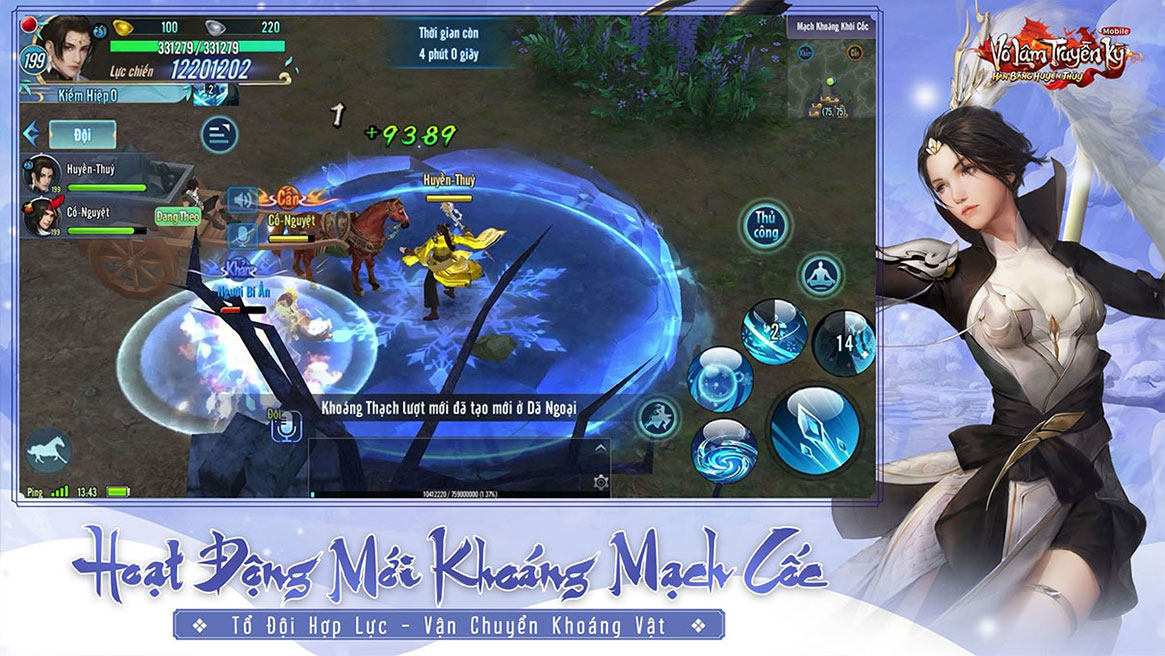Screen dimensions: 1165x656
Task: Toggle the speaker sound button
Action: pyautogui.click(x=241, y=200)
